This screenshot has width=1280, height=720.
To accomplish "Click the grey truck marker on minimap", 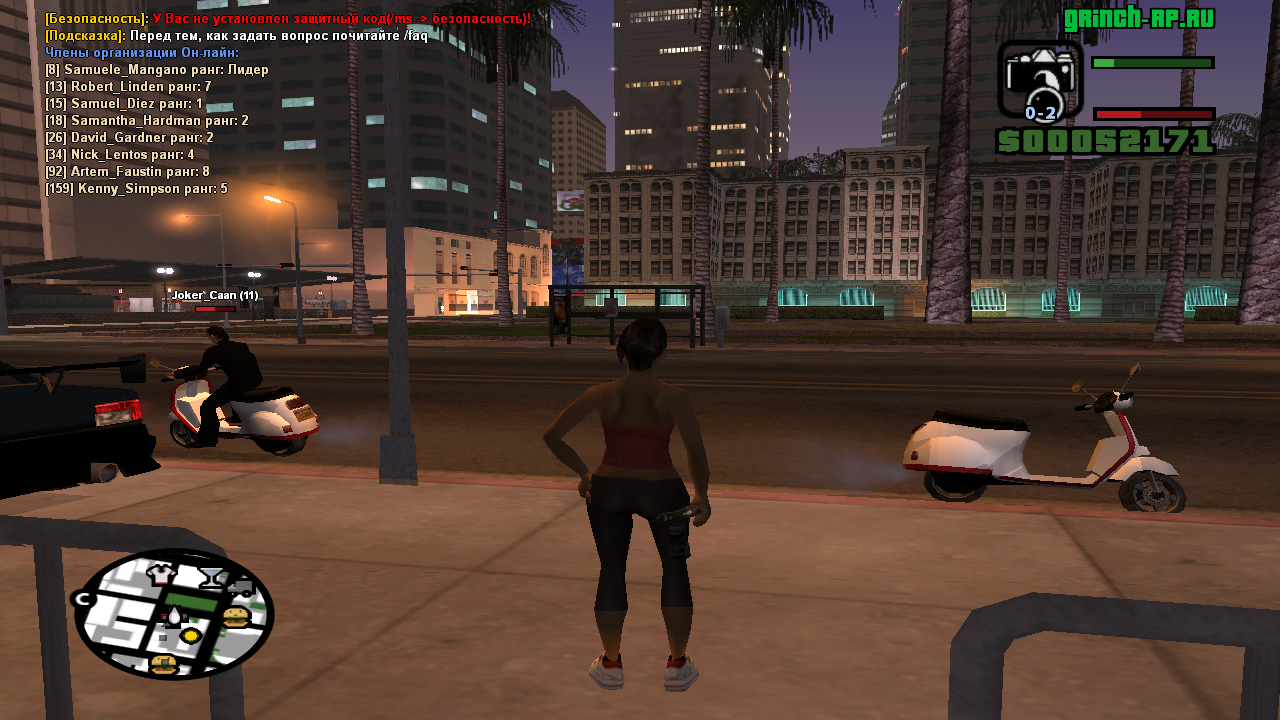I will pos(241,588).
